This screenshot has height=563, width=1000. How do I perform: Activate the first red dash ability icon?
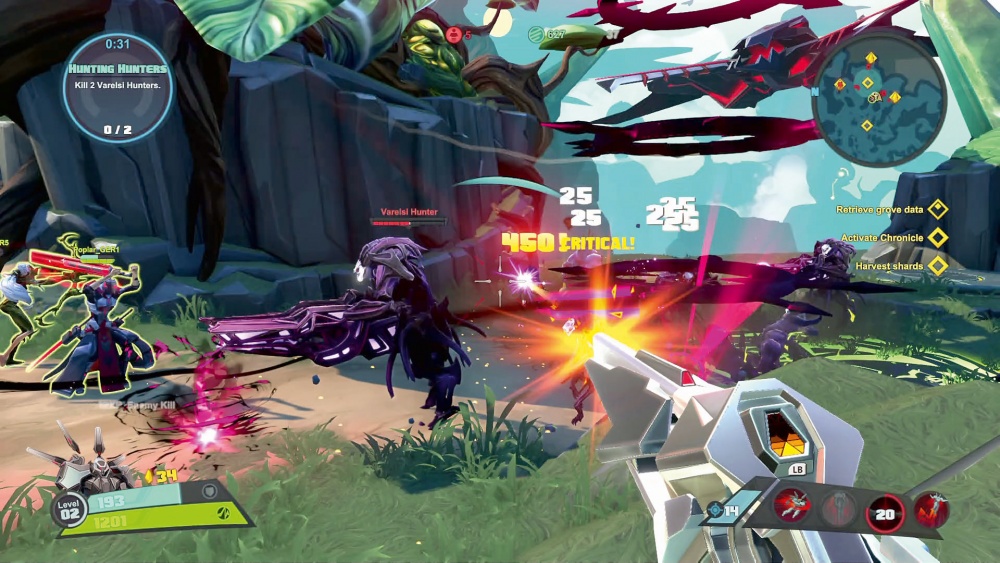click(791, 508)
